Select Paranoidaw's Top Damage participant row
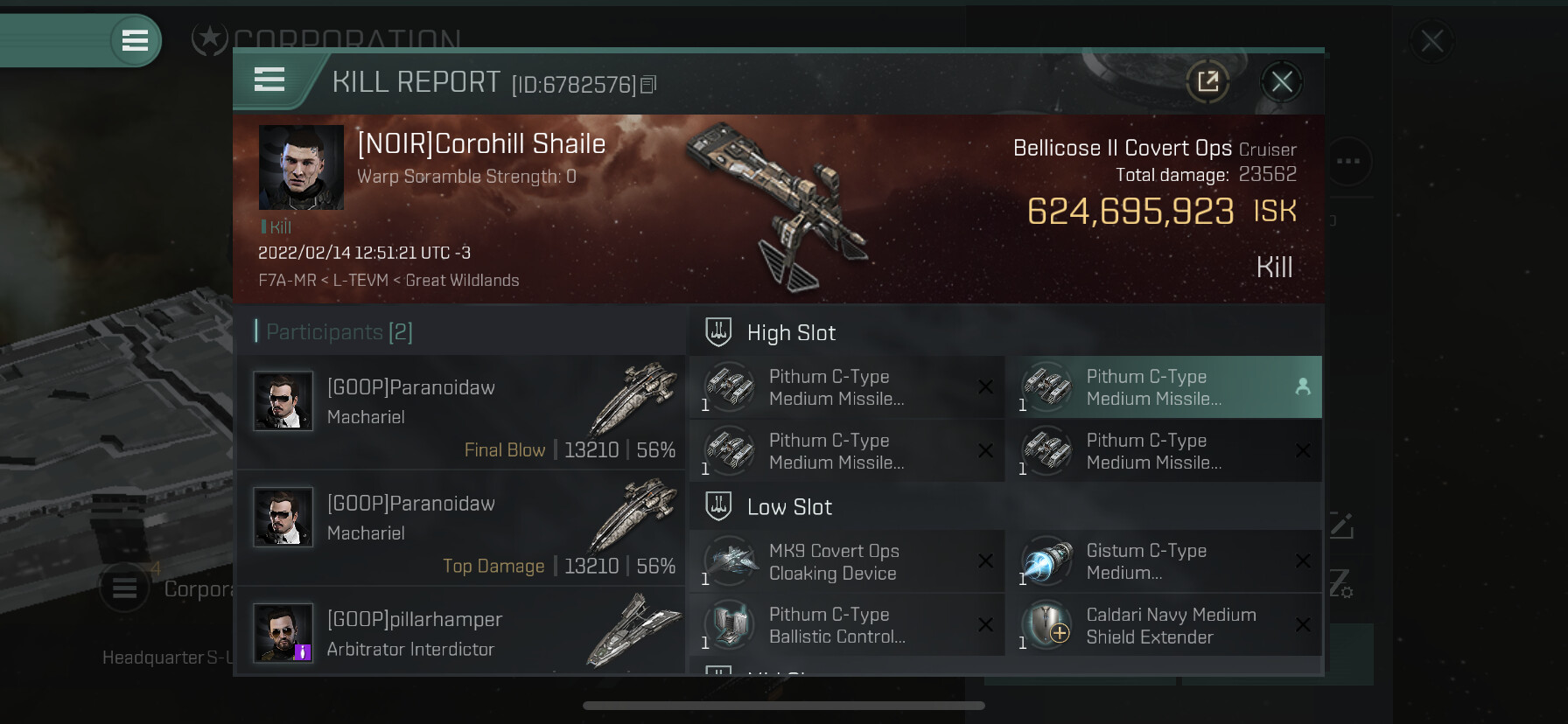Image resolution: width=1568 pixels, height=724 pixels. point(461,527)
